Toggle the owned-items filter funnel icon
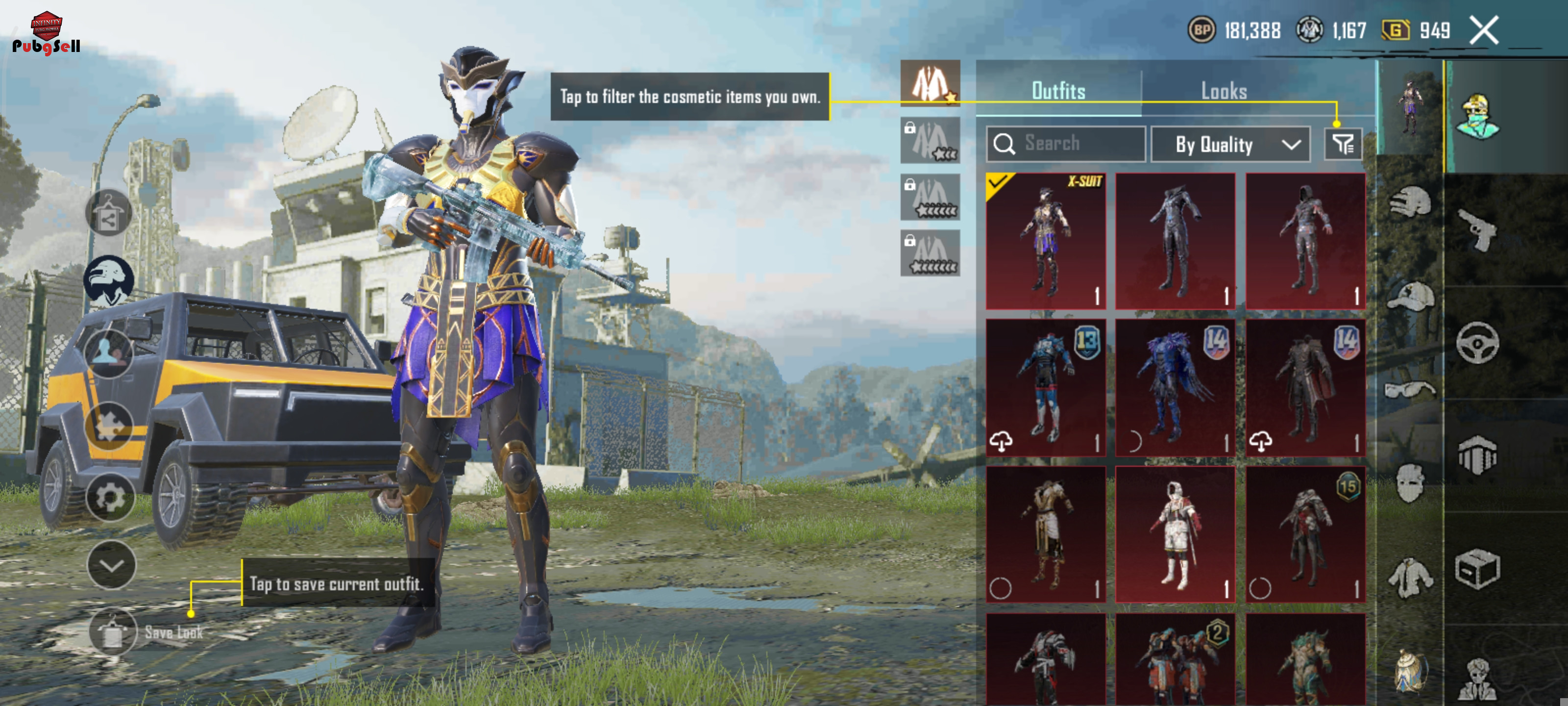The image size is (1568, 706). pyautogui.click(x=1343, y=144)
